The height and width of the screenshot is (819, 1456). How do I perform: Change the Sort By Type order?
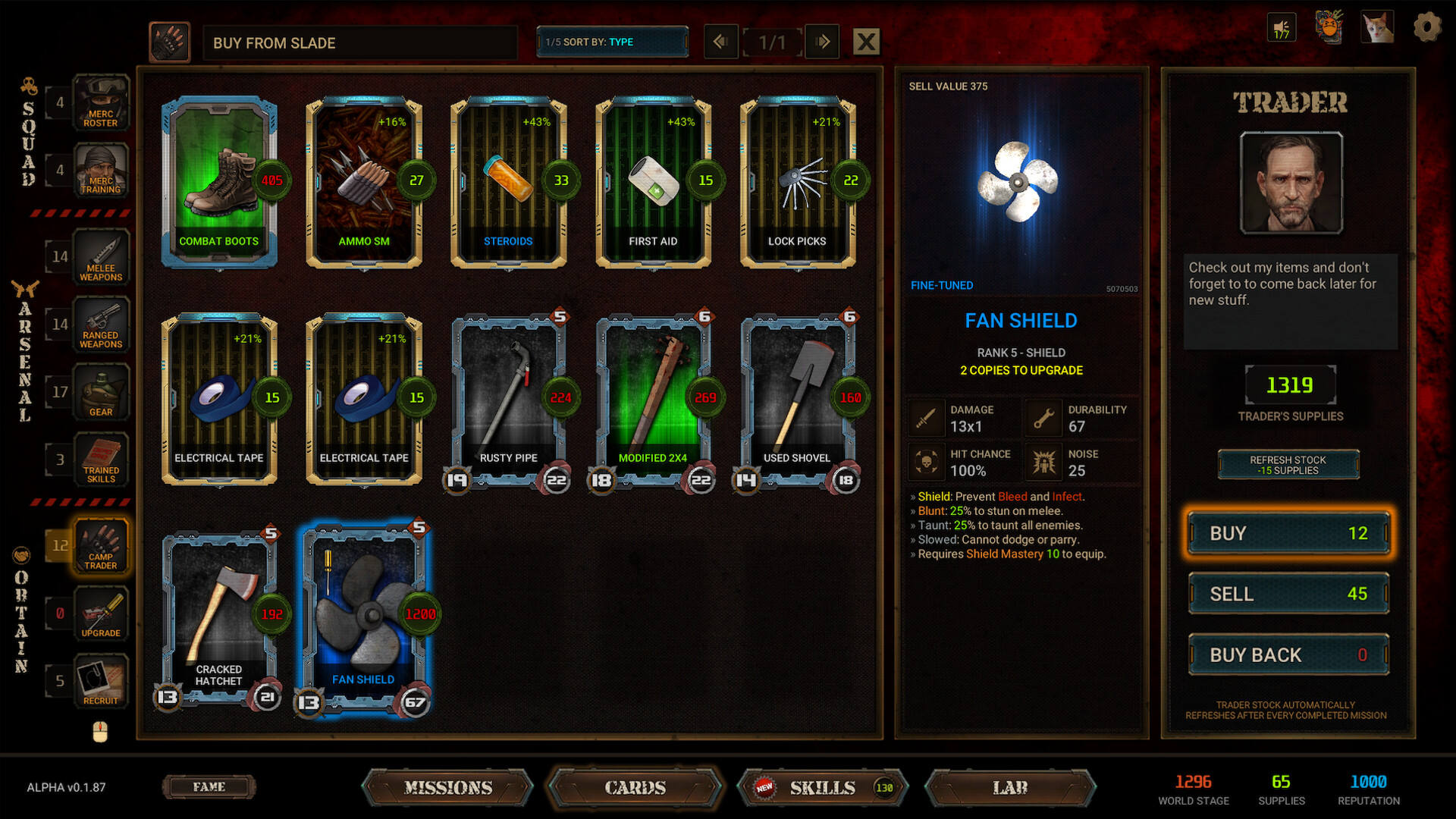(612, 42)
